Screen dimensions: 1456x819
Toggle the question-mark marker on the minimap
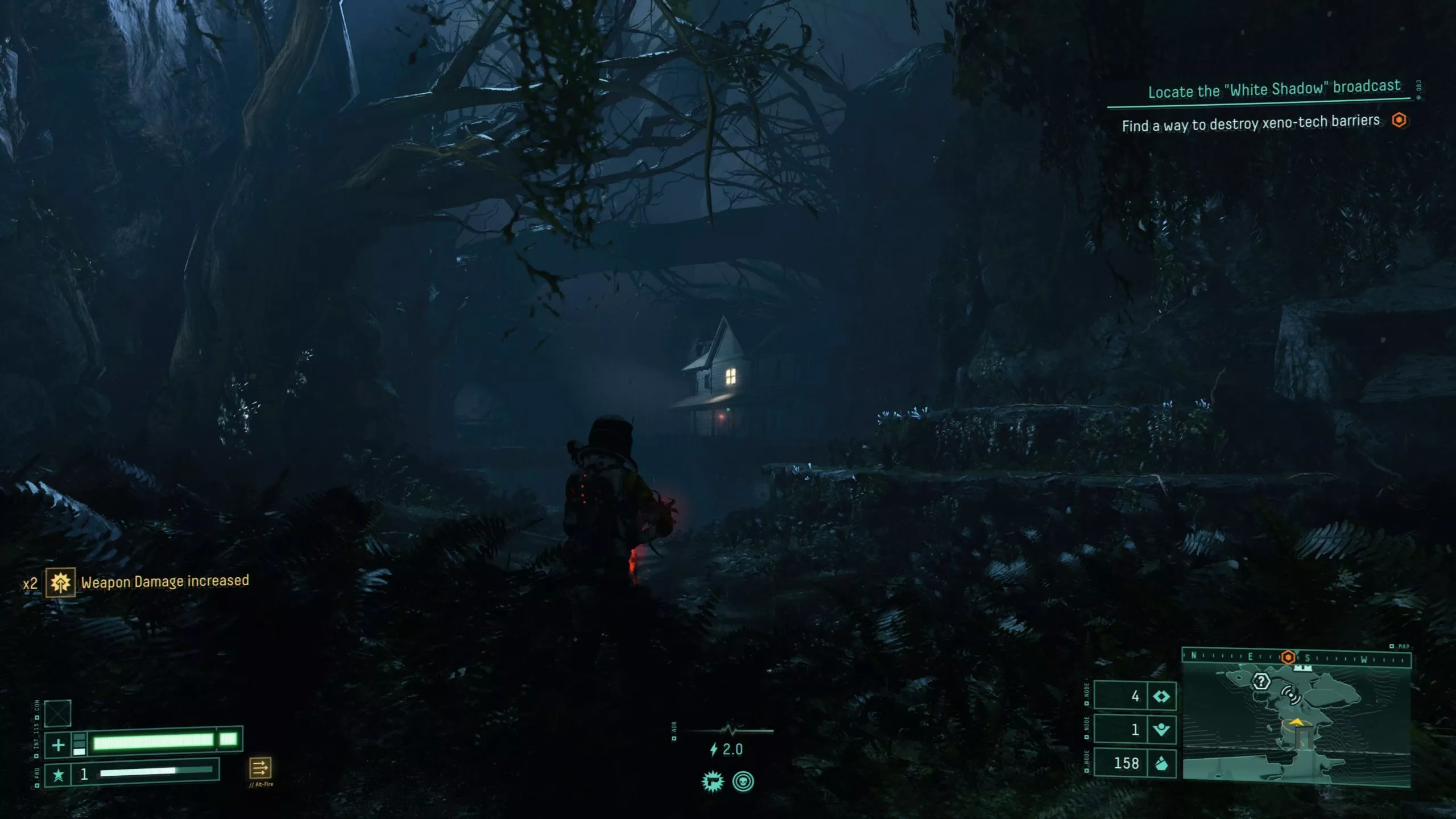pos(1261,682)
